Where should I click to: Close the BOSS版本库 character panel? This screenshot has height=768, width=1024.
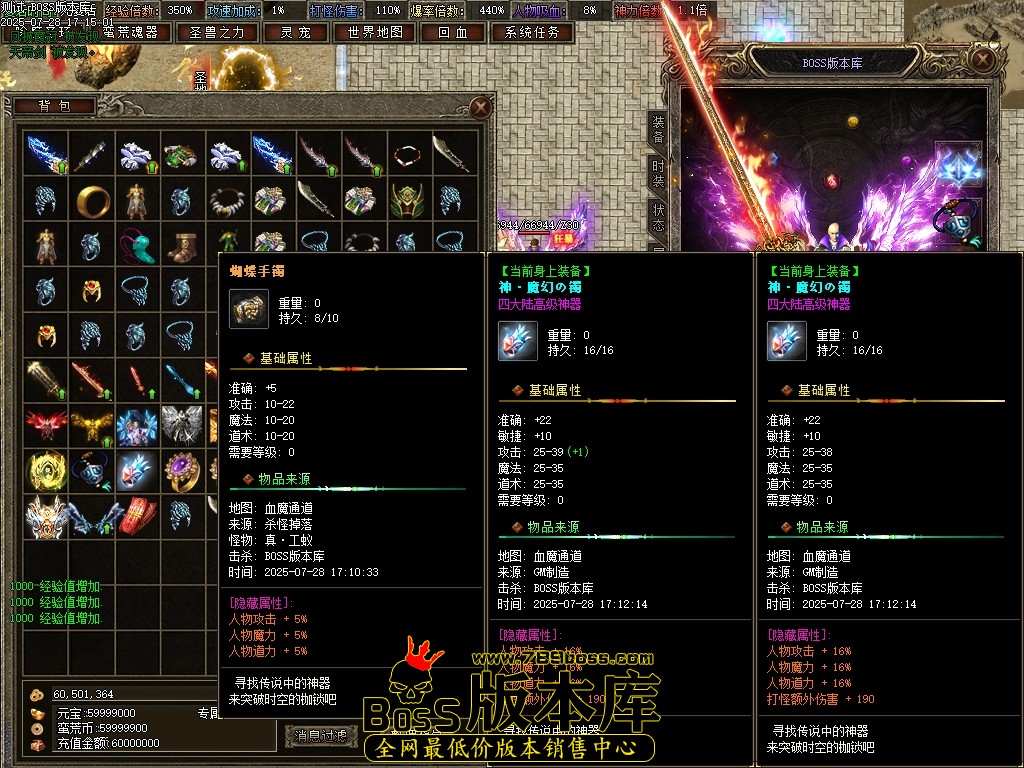pos(985,62)
